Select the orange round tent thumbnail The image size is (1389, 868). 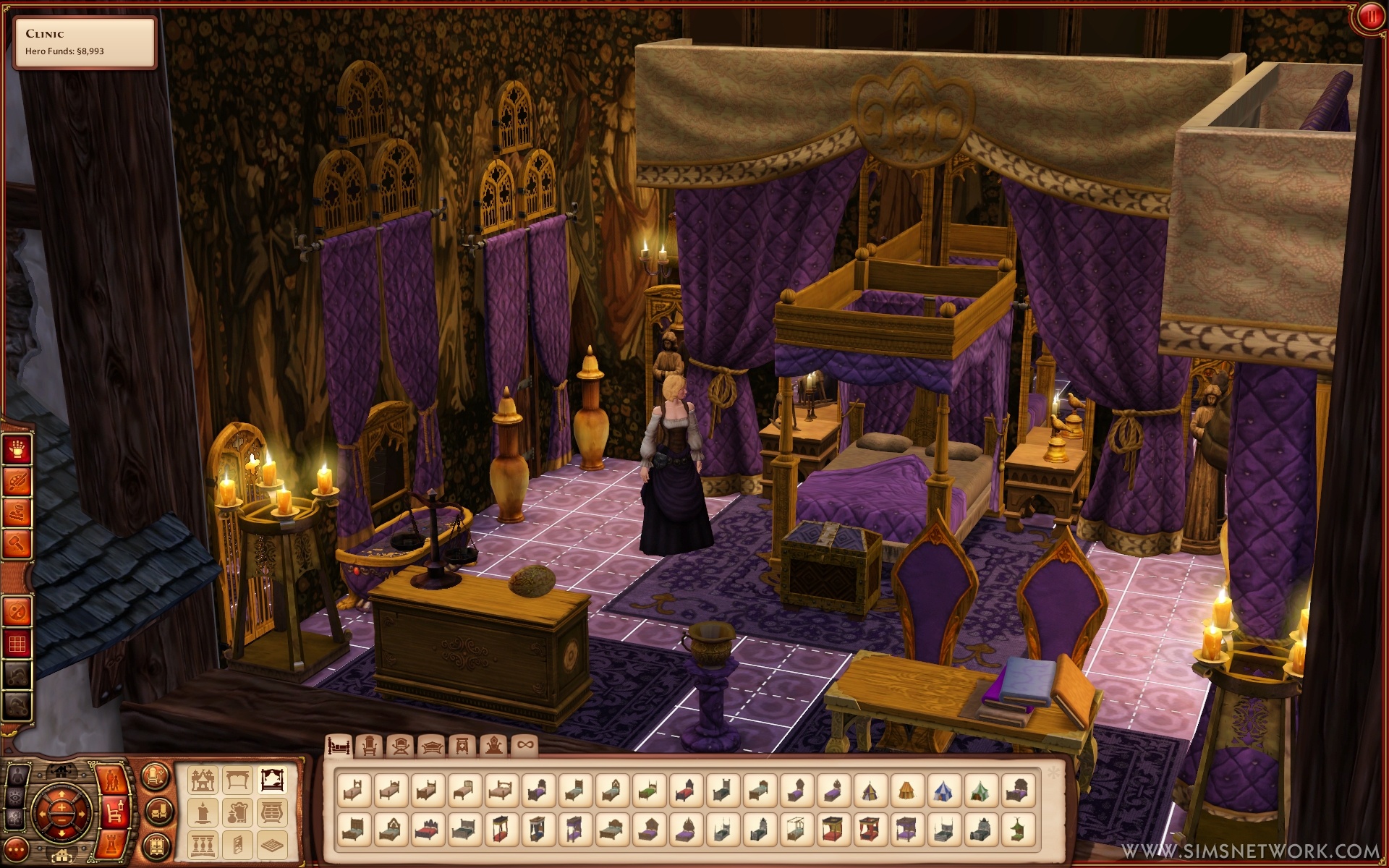pyautogui.click(x=907, y=791)
